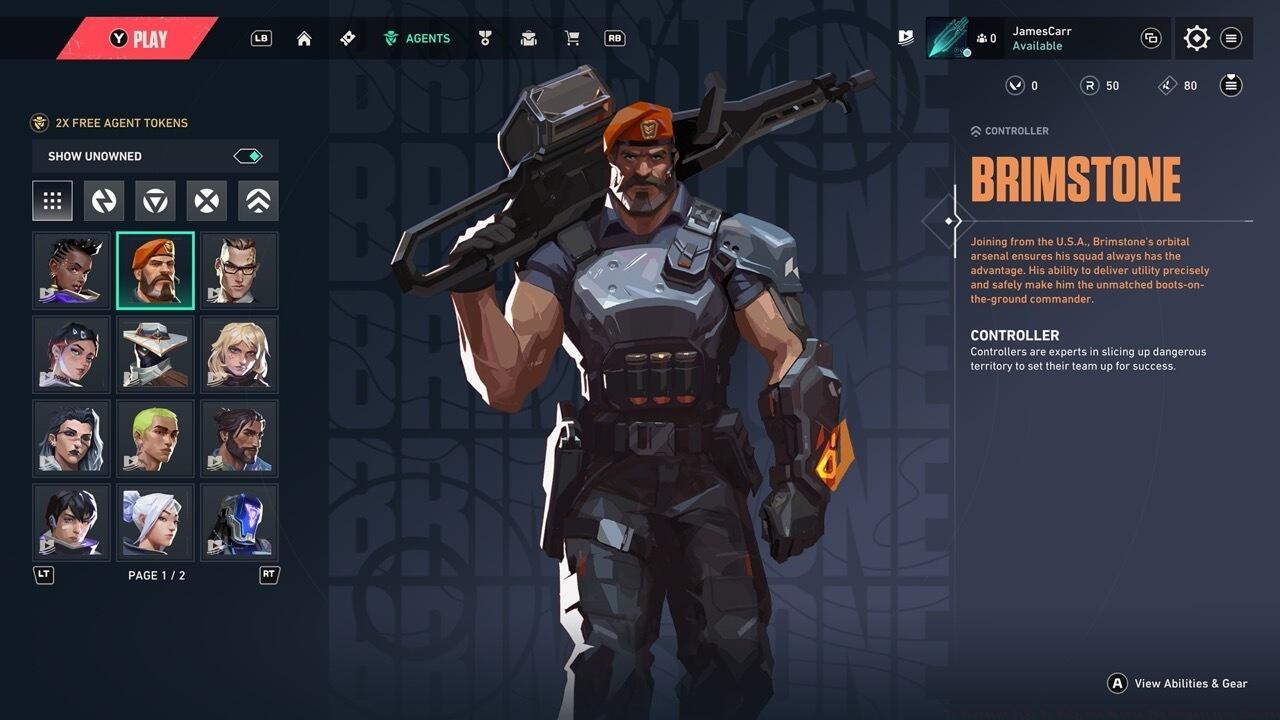Open the settings gear

coord(1196,38)
